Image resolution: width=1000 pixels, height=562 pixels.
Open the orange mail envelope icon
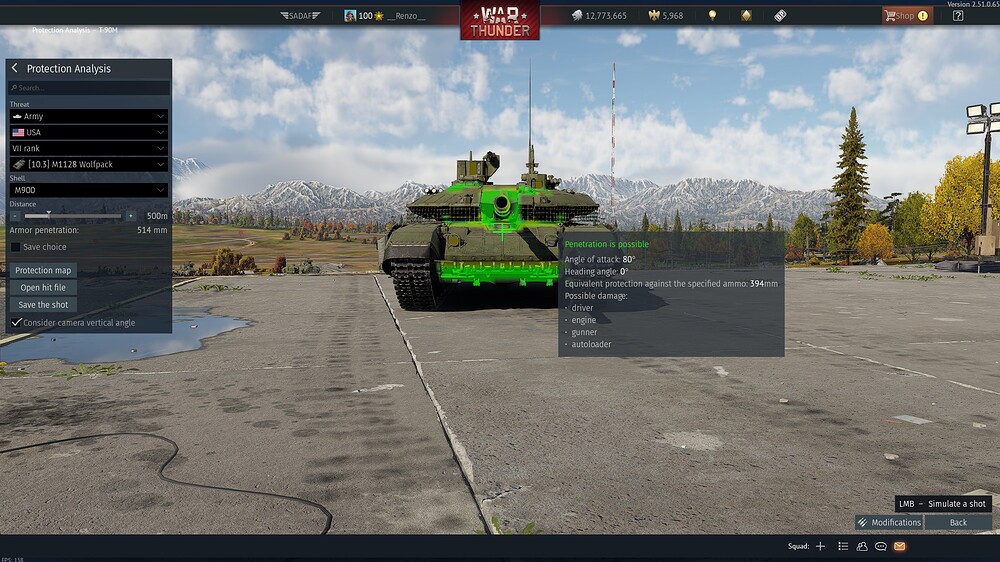click(899, 546)
